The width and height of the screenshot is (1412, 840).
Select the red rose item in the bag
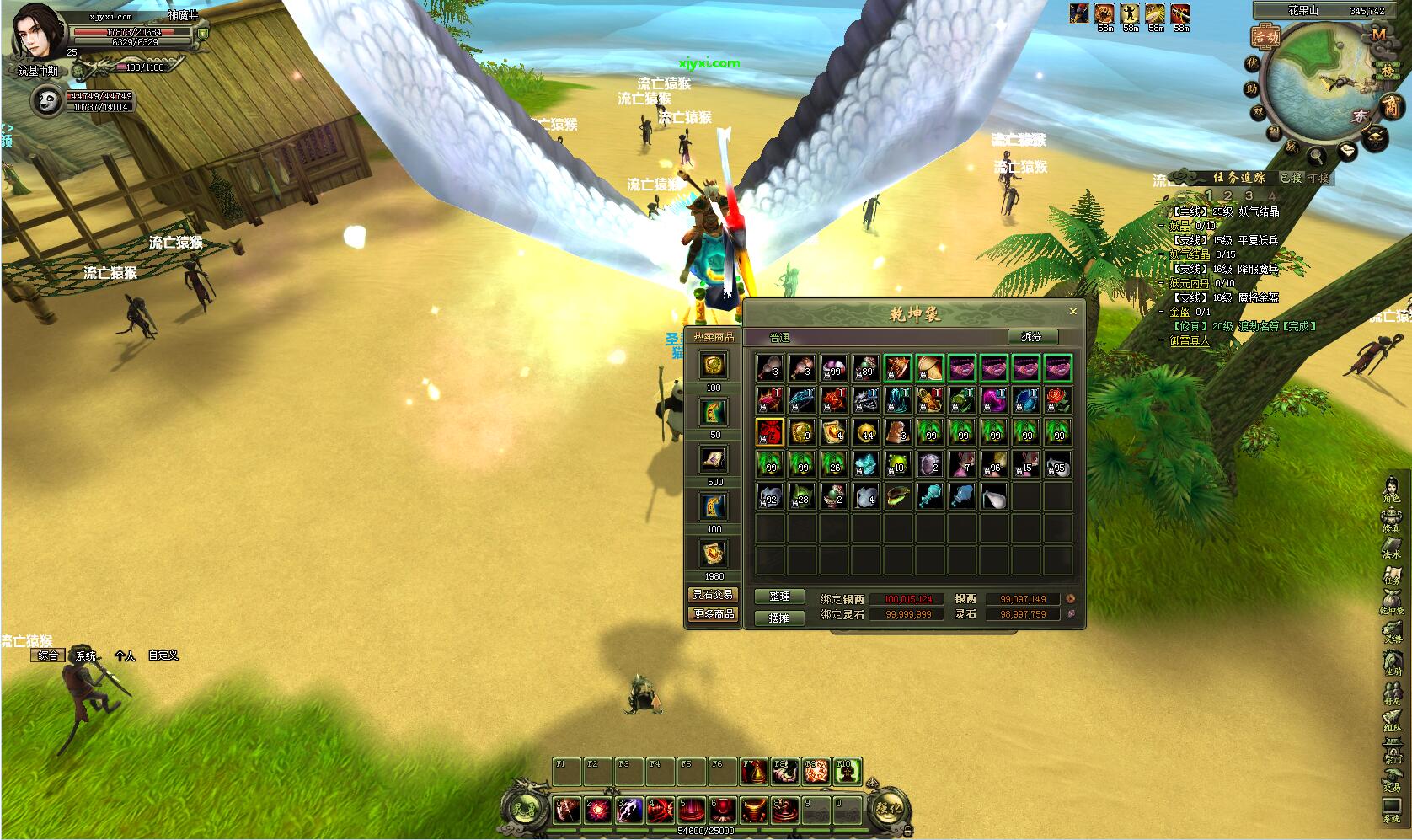pos(1057,399)
